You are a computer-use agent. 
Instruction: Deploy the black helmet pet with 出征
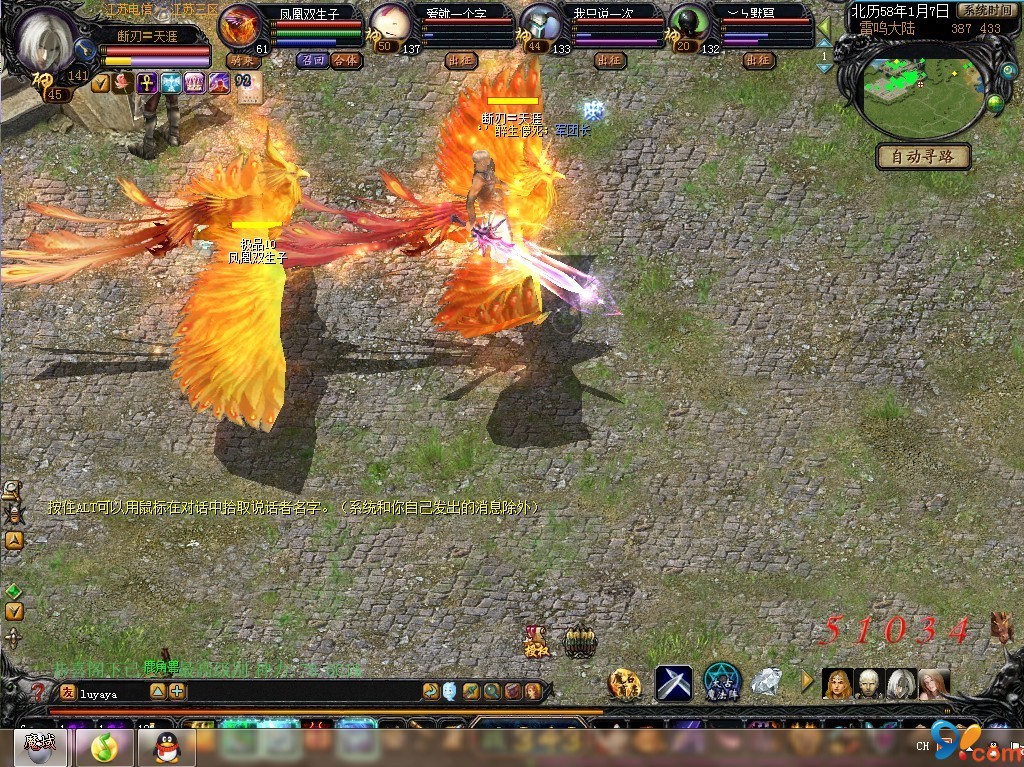[x=759, y=61]
